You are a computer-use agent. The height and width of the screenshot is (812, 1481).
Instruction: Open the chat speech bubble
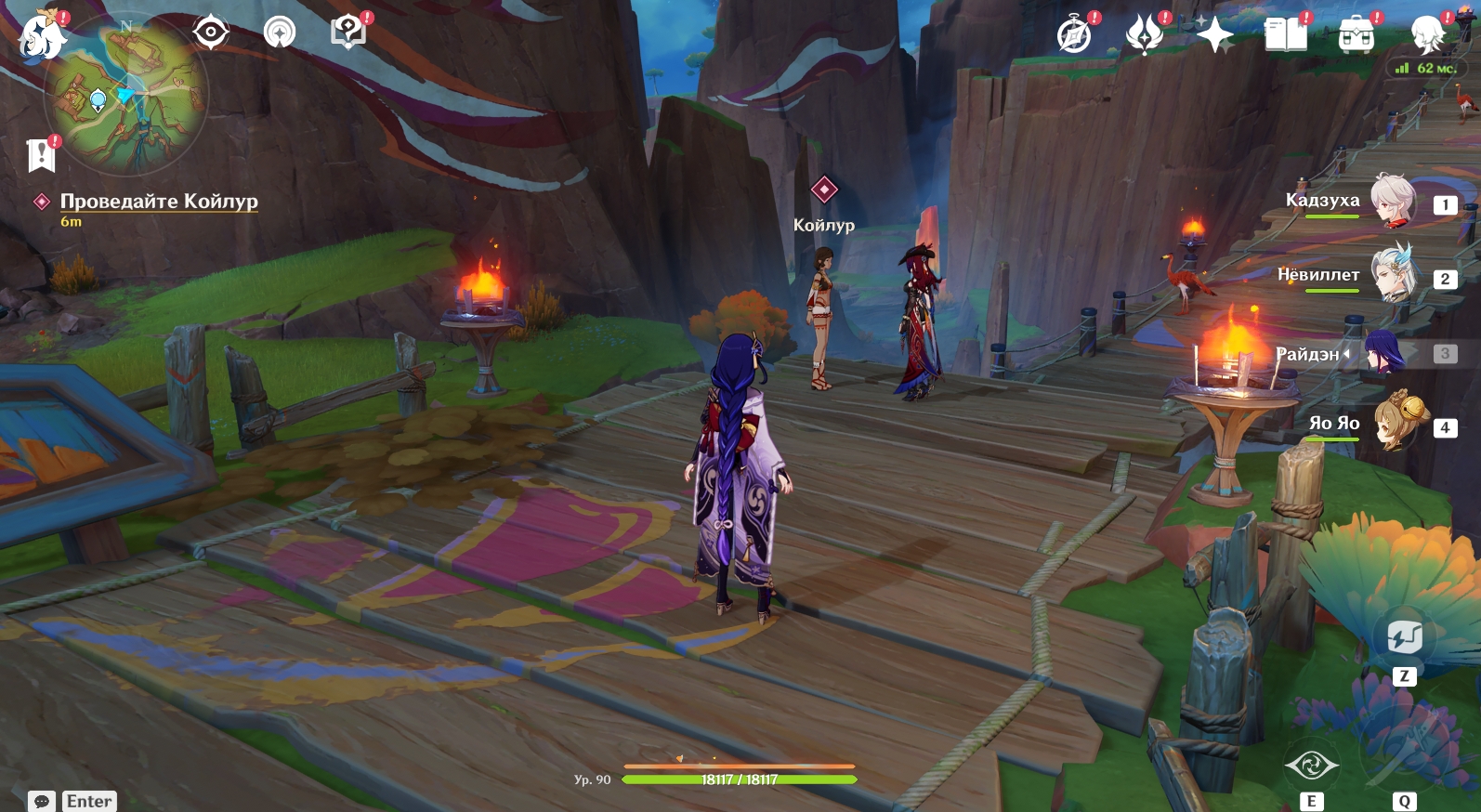(42, 801)
